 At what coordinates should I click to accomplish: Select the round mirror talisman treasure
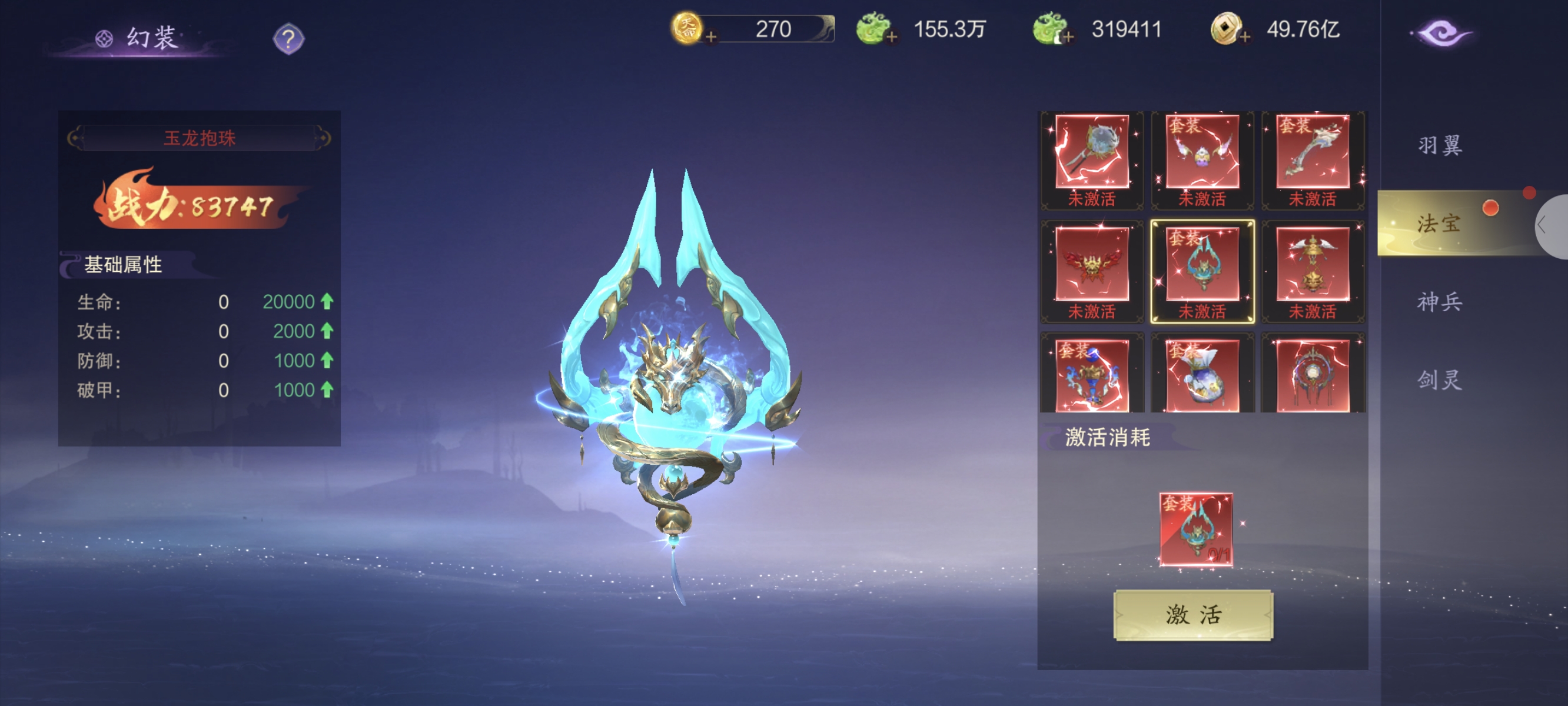pos(1313,375)
